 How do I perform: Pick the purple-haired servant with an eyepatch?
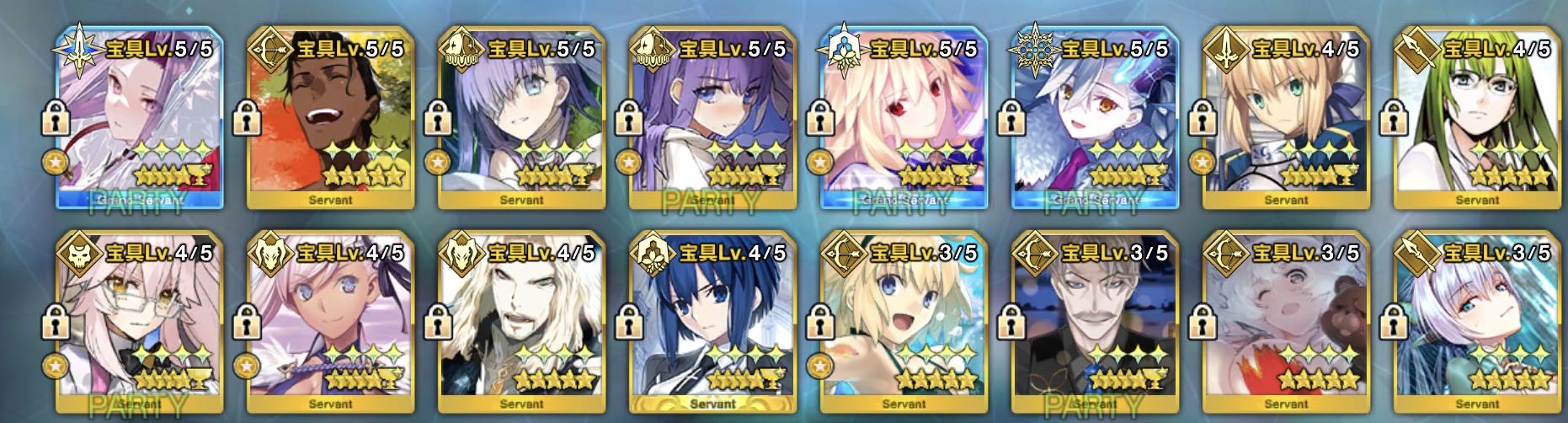click(521, 118)
